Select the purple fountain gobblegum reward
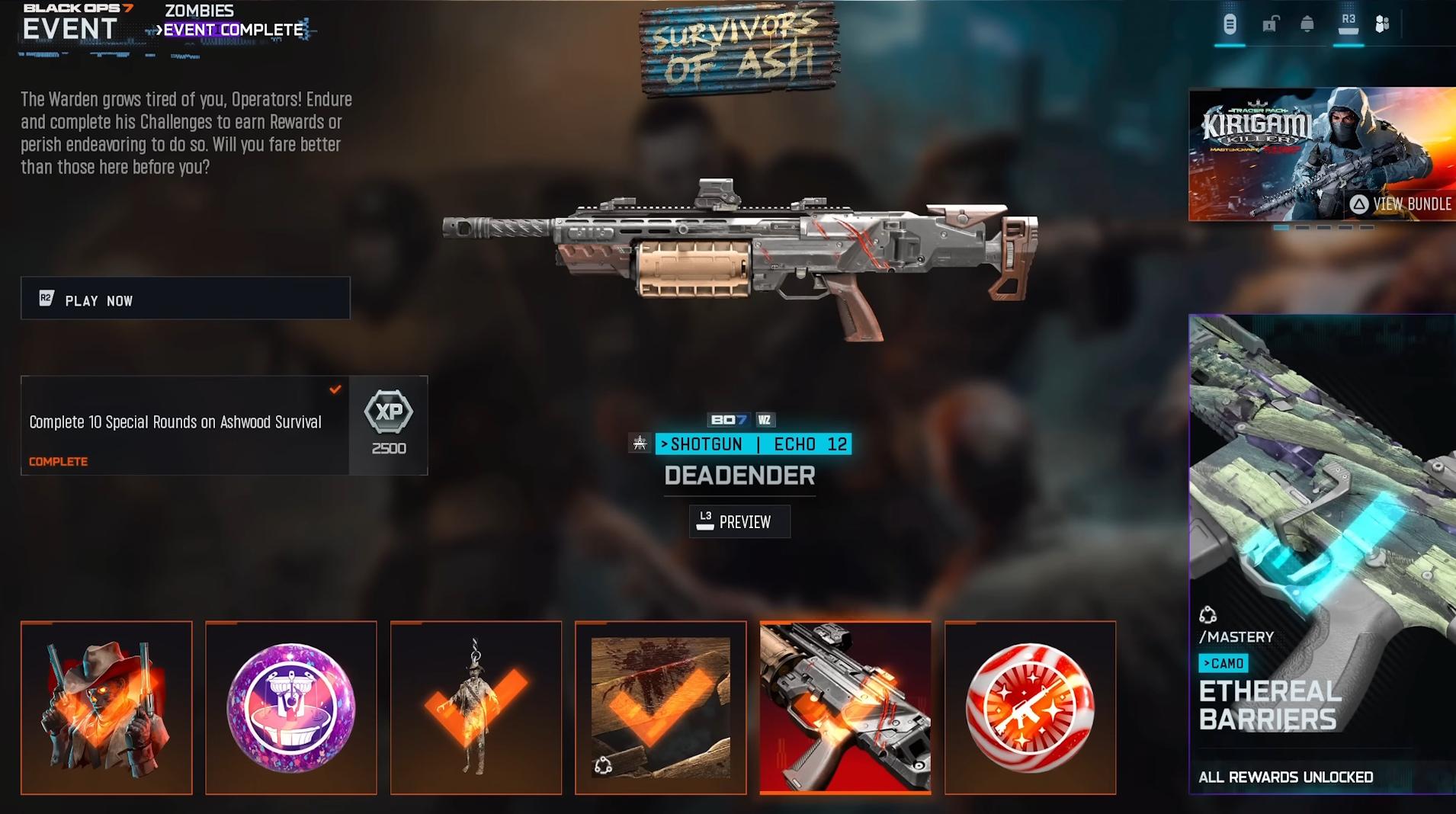The image size is (1456, 814). pos(291,708)
